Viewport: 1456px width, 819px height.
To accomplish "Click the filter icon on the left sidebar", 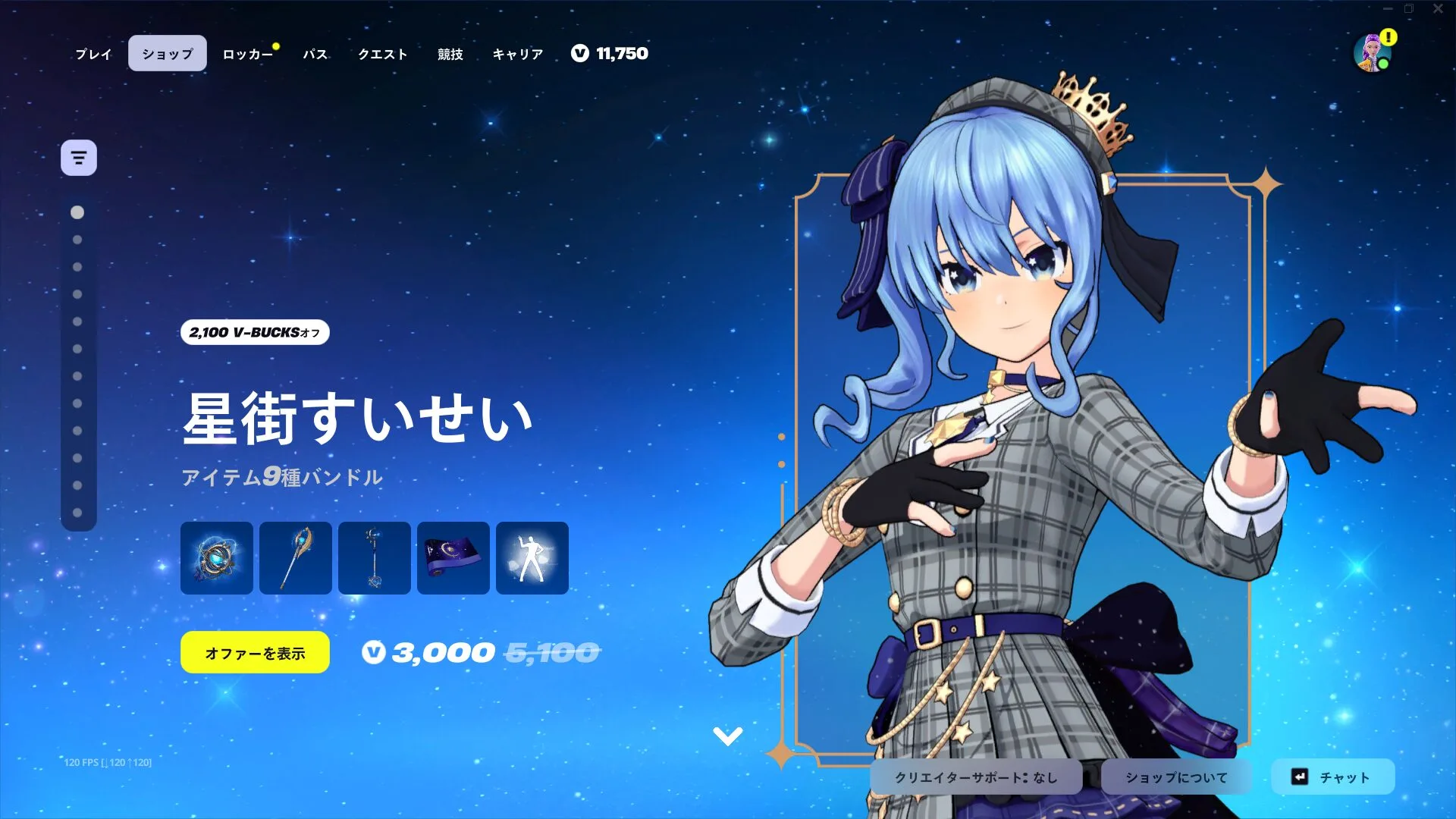I will pos(79,157).
